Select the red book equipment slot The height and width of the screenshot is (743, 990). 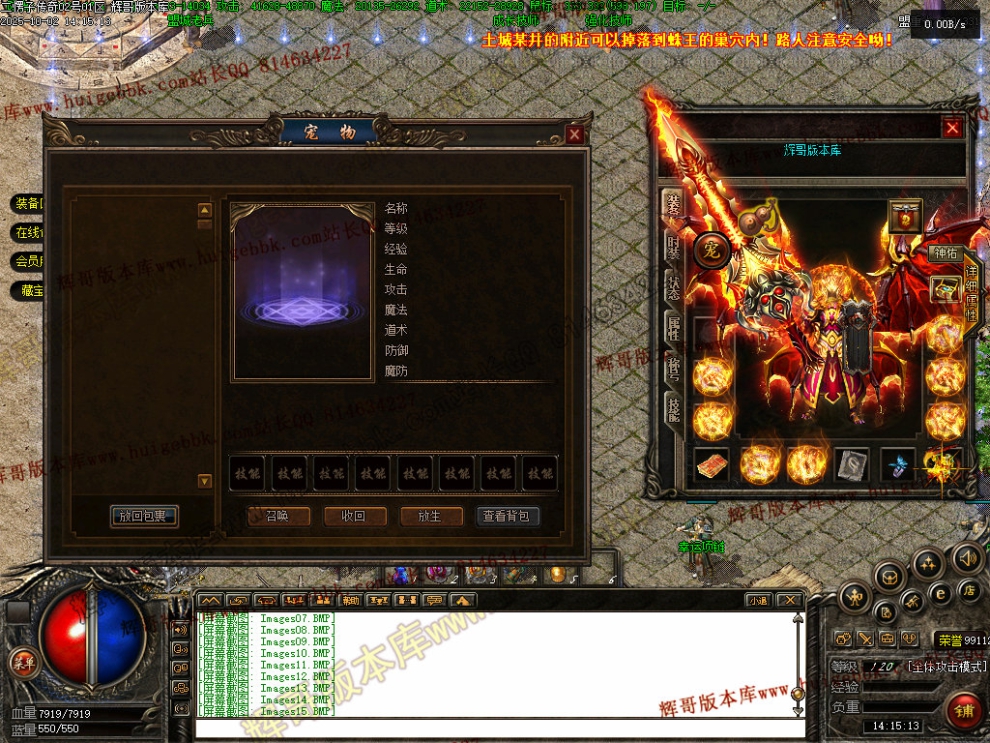click(x=711, y=464)
